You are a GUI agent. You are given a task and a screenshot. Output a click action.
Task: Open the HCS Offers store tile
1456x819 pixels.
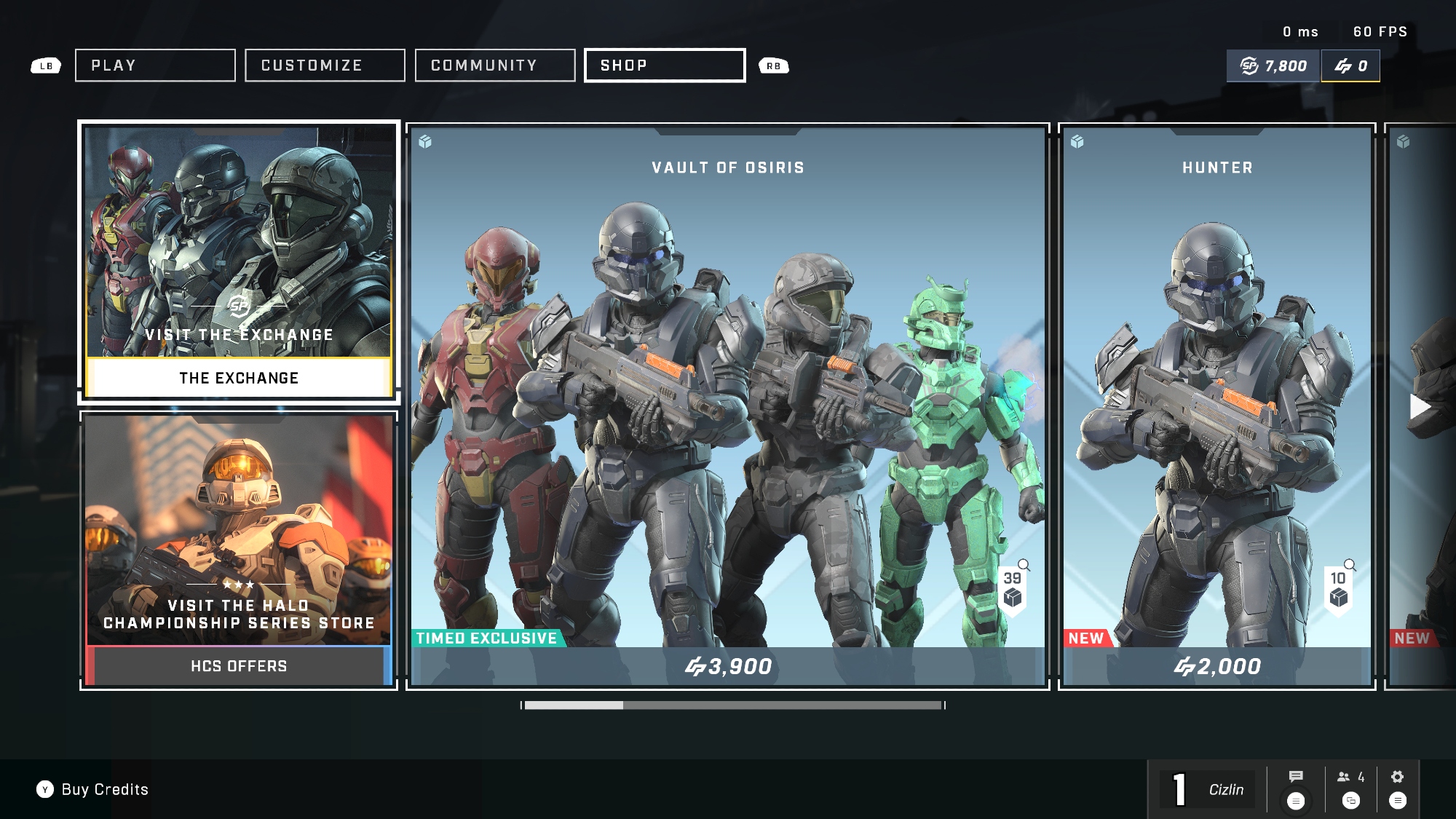point(239,550)
